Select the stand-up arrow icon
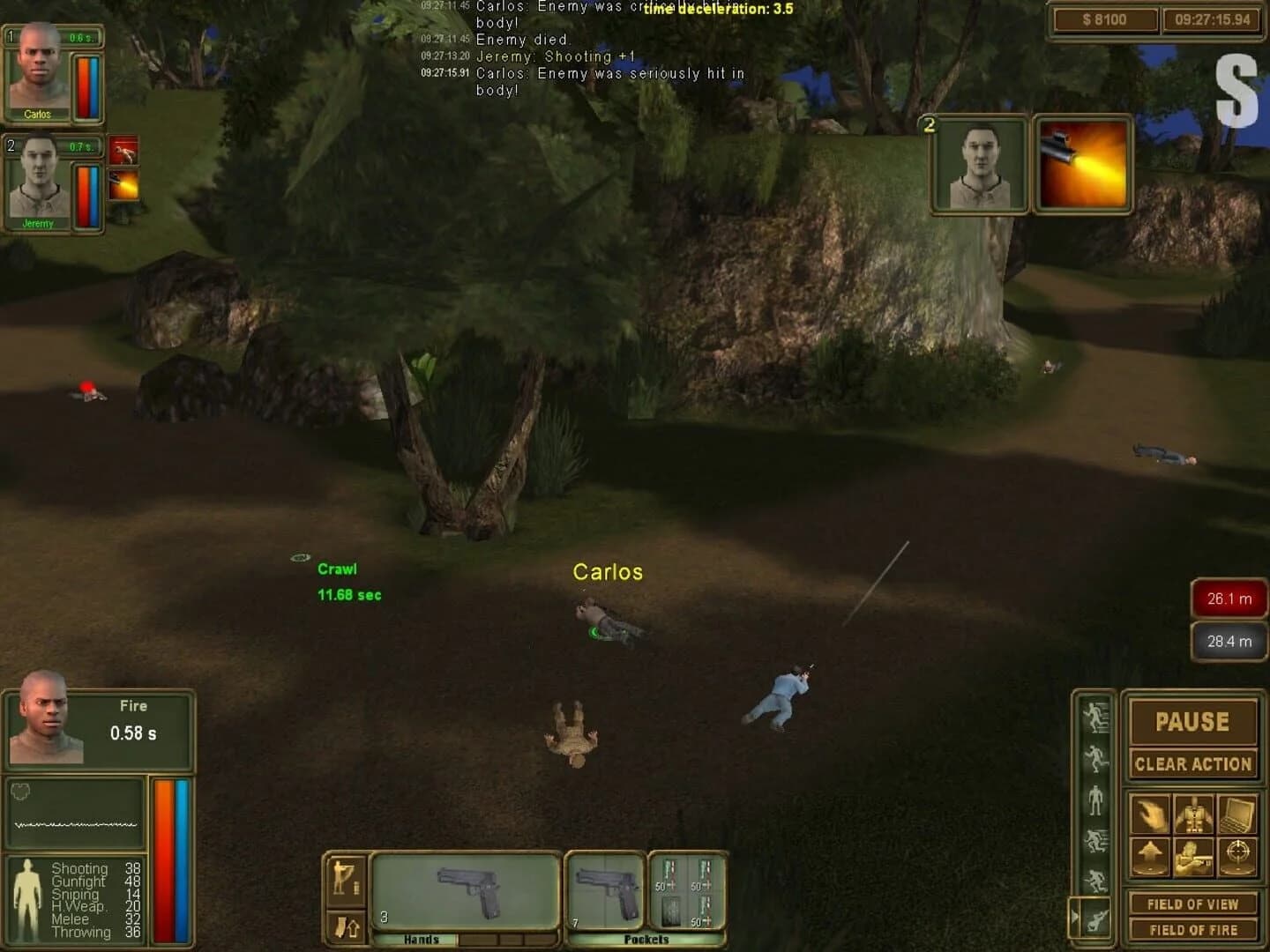Viewport: 1270px width, 952px height. click(x=1148, y=854)
